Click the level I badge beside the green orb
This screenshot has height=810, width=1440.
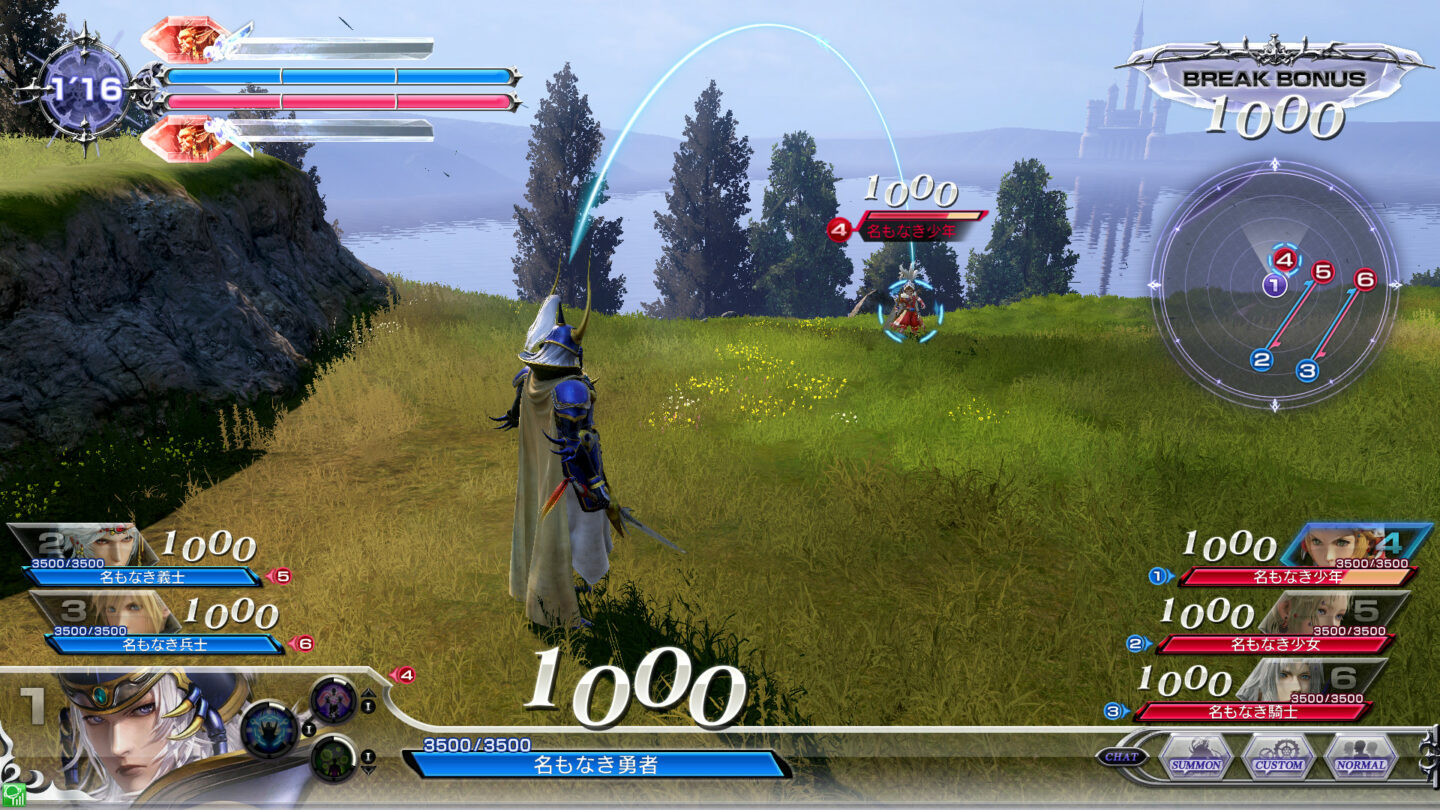368,756
